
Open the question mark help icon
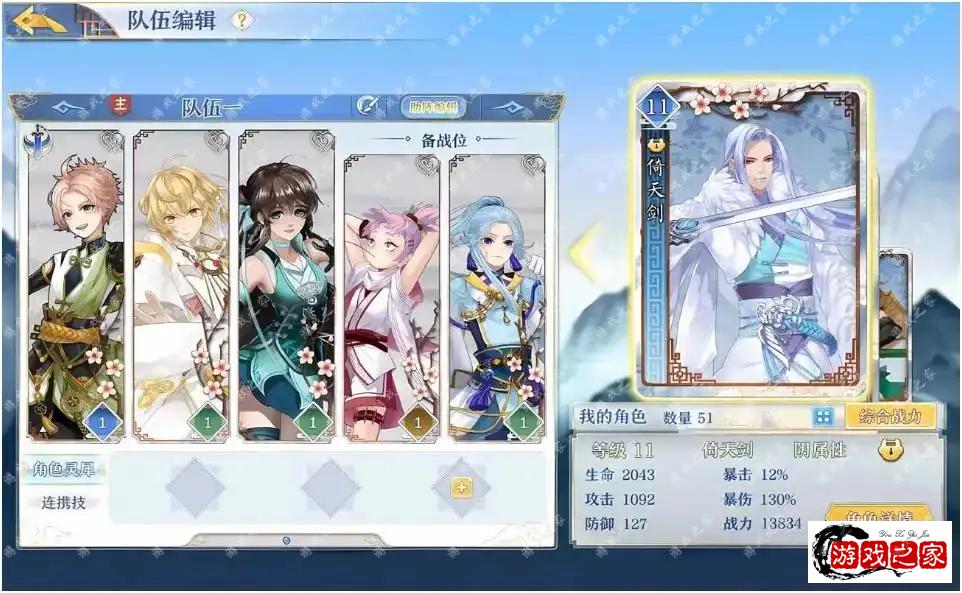click(241, 20)
